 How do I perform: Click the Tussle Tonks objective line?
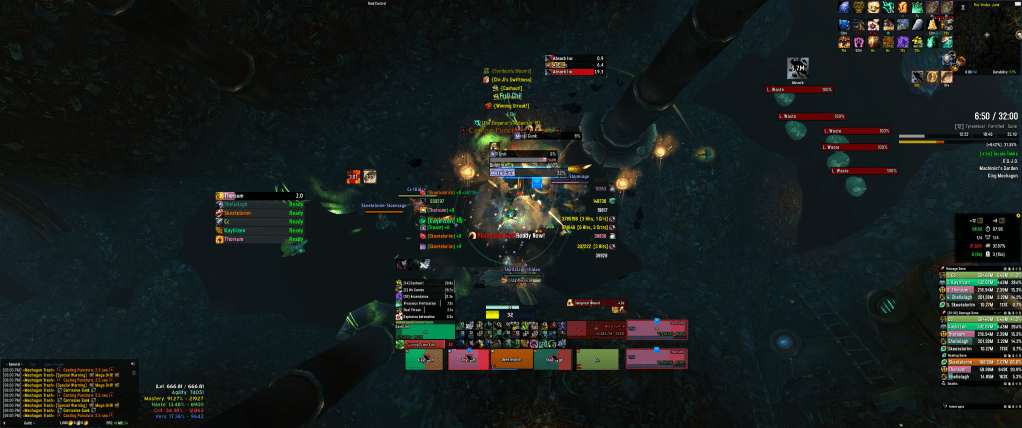pos(1000,153)
